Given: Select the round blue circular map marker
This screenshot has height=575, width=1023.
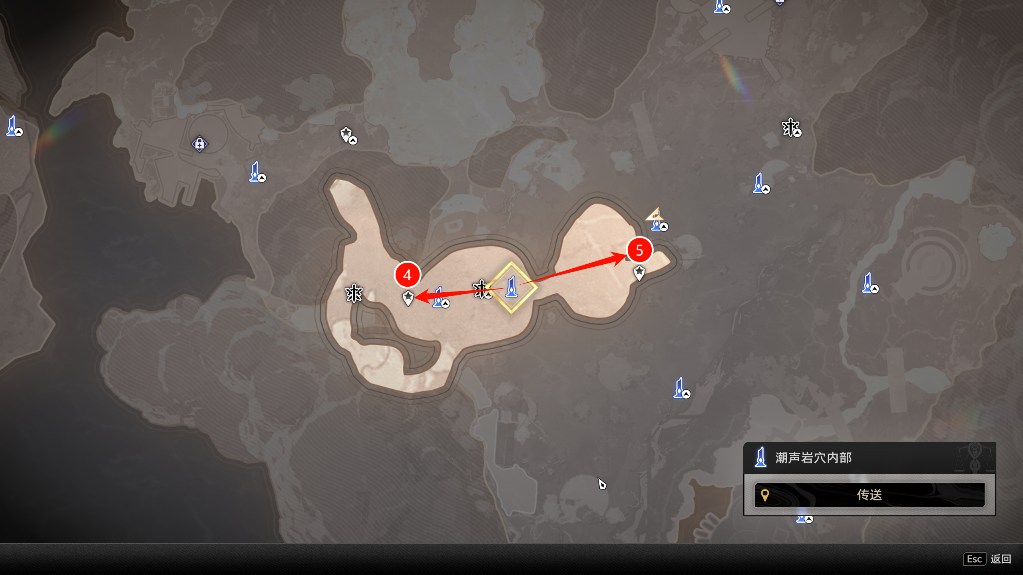Looking at the screenshot, I should (199, 144).
